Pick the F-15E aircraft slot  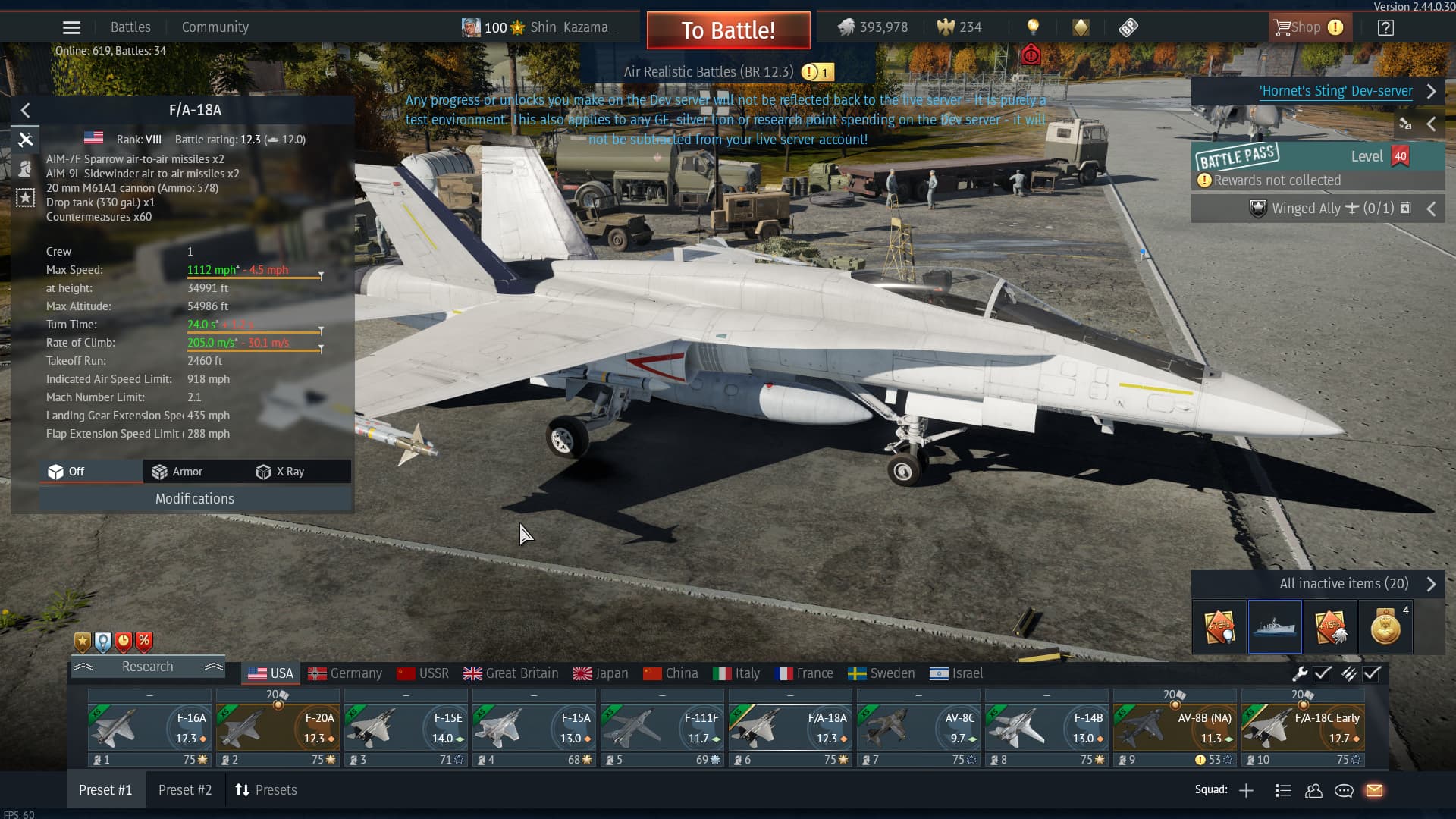(406, 728)
